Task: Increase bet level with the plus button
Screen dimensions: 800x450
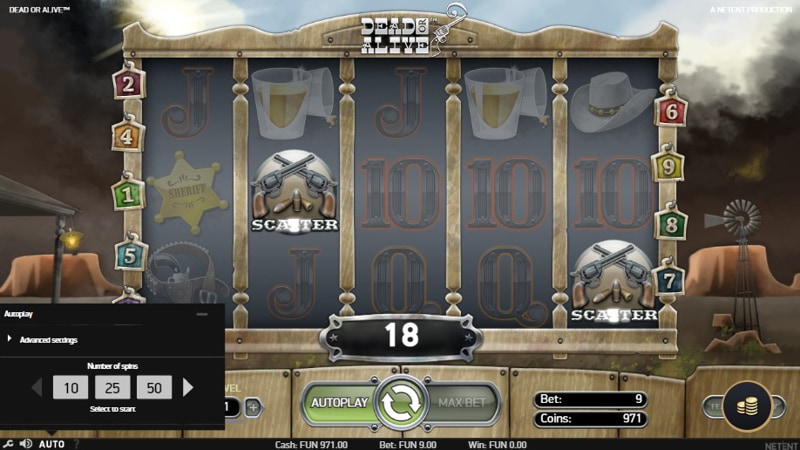Action: click(x=253, y=407)
